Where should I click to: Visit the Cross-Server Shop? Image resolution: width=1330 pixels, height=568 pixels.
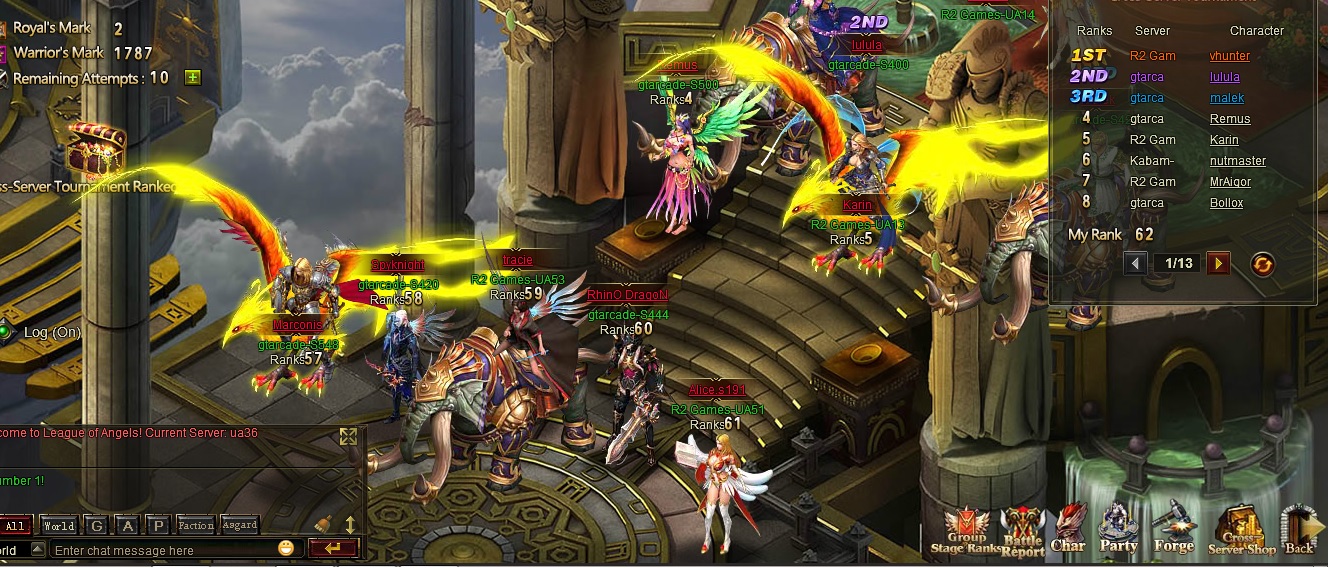(1241, 532)
